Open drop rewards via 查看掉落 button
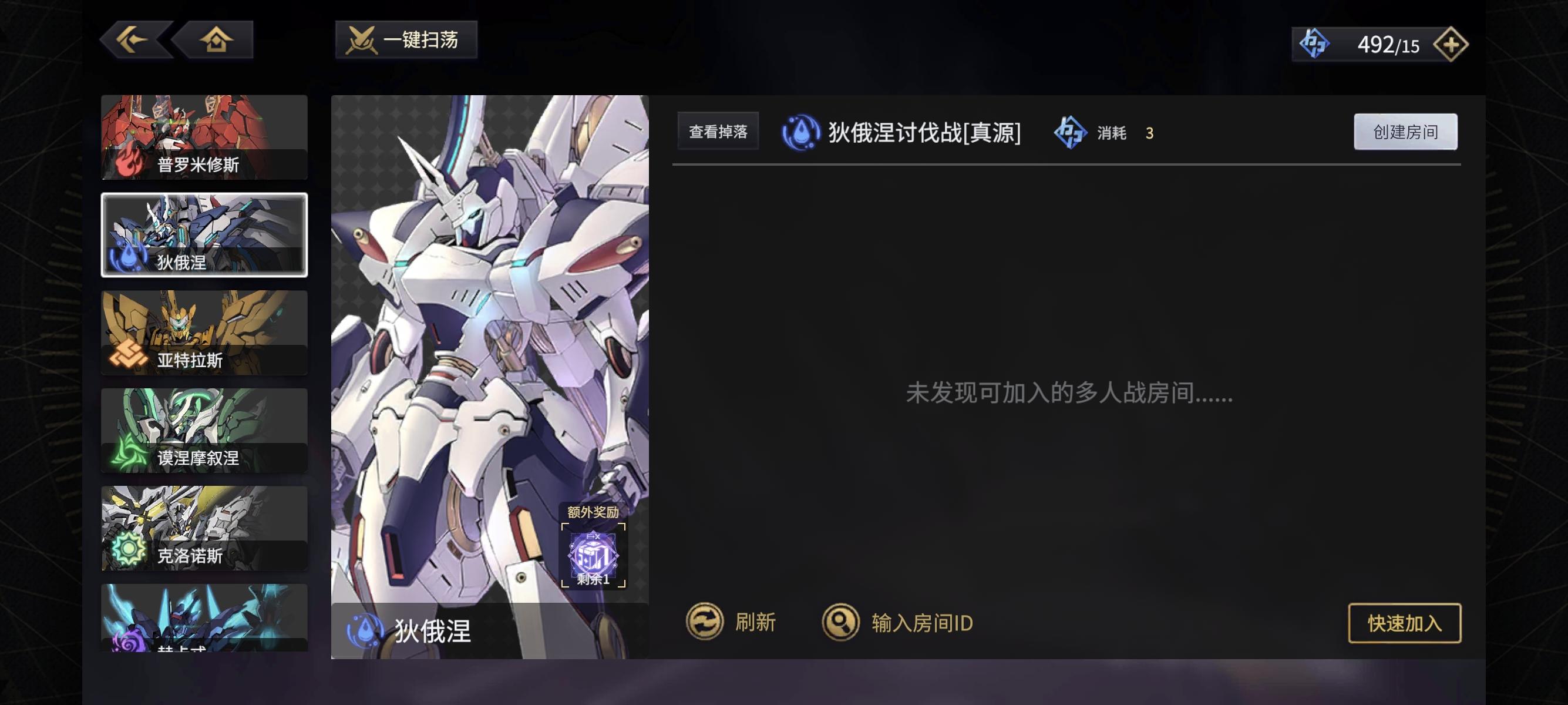Image resolution: width=1568 pixels, height=705 pixels. coord(718,132)
